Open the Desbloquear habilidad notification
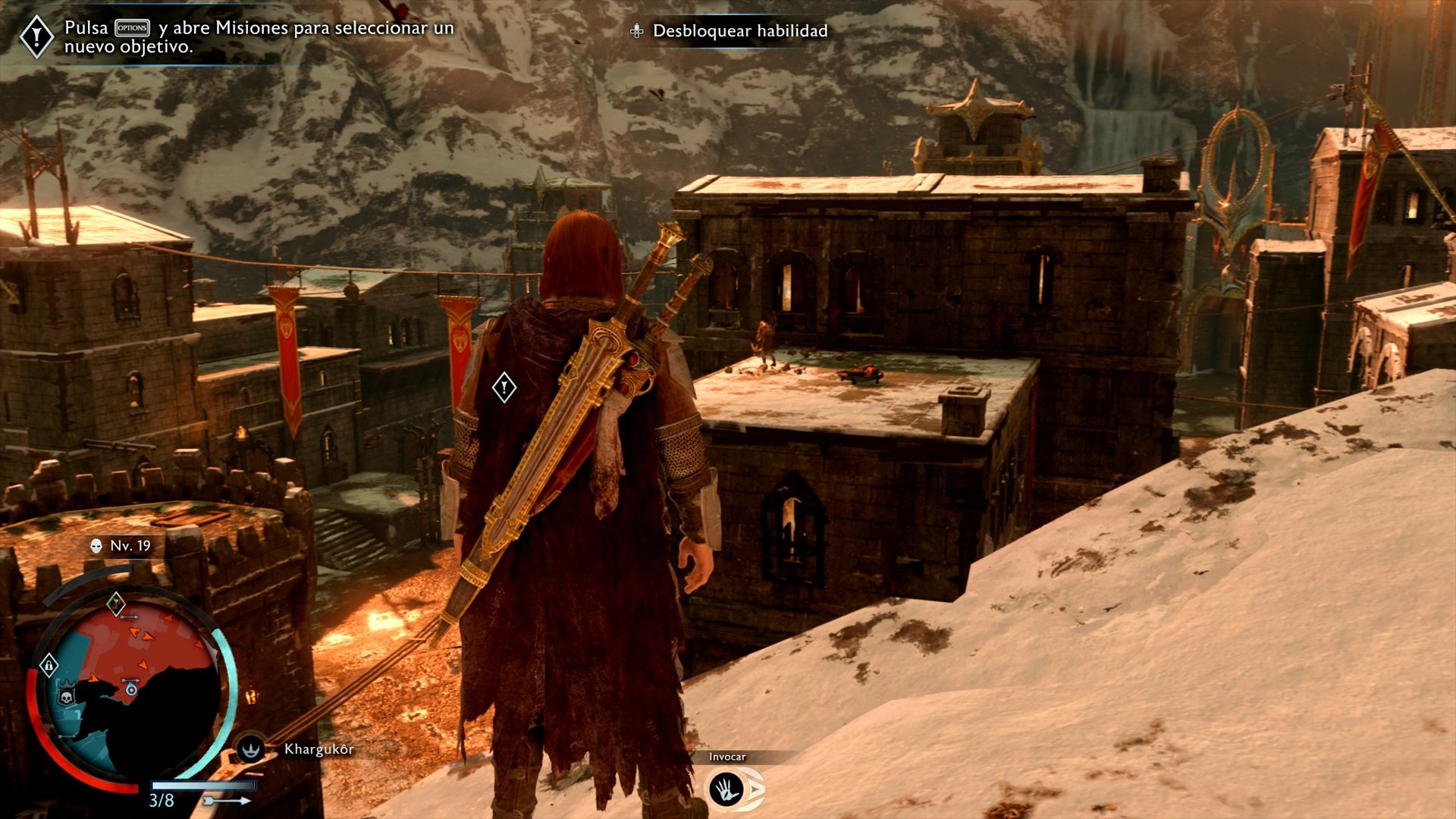The width and height of the screenshot is (1456, 819). coord(730,31)
